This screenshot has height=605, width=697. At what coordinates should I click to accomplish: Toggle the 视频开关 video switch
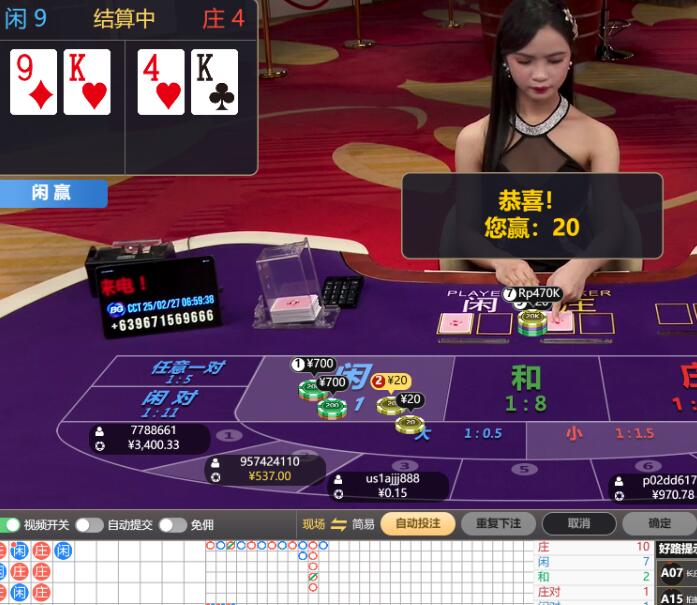point(11,525)
